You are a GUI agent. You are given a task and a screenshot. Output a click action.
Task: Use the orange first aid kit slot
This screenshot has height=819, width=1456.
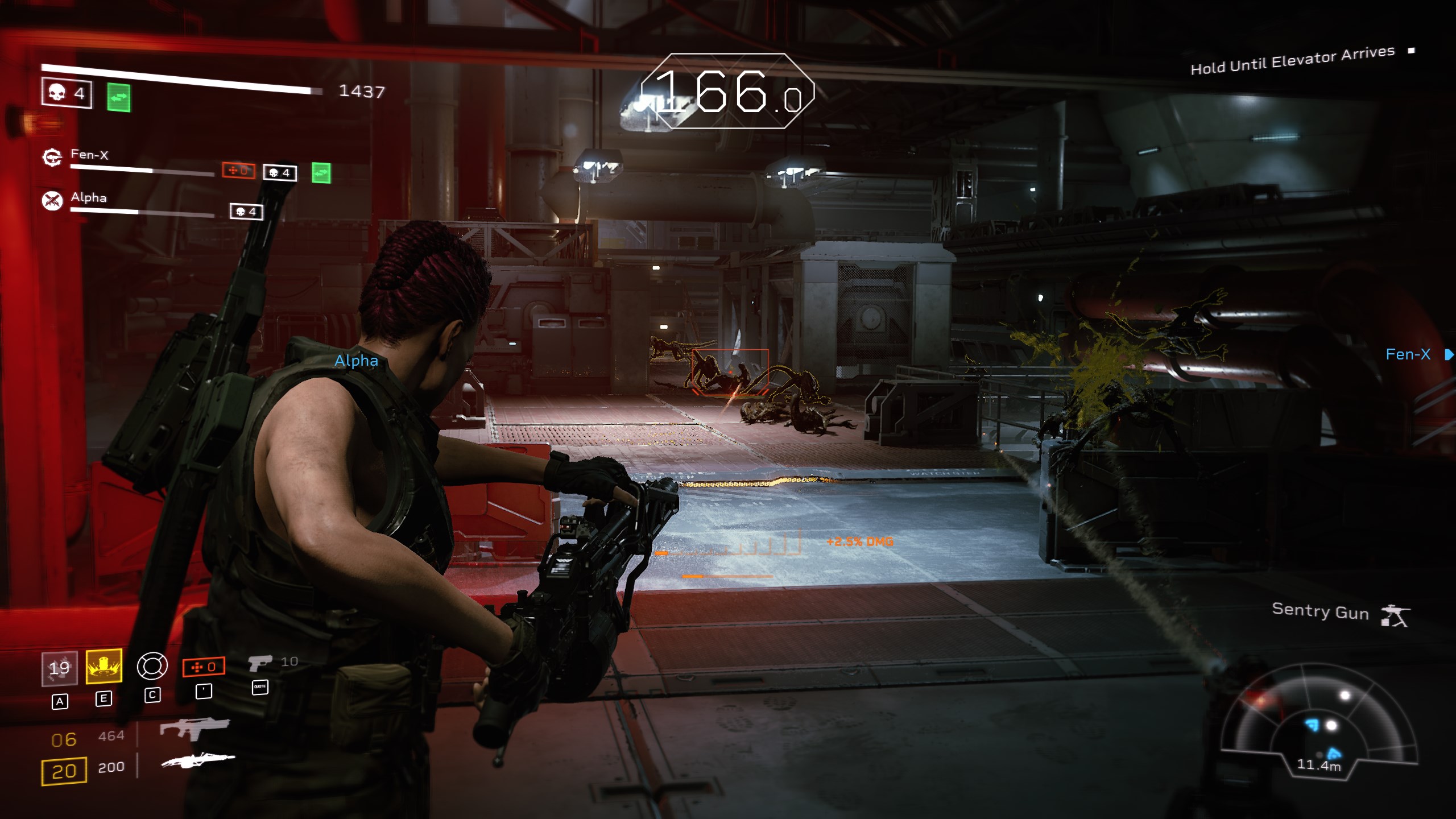[204, 667]
